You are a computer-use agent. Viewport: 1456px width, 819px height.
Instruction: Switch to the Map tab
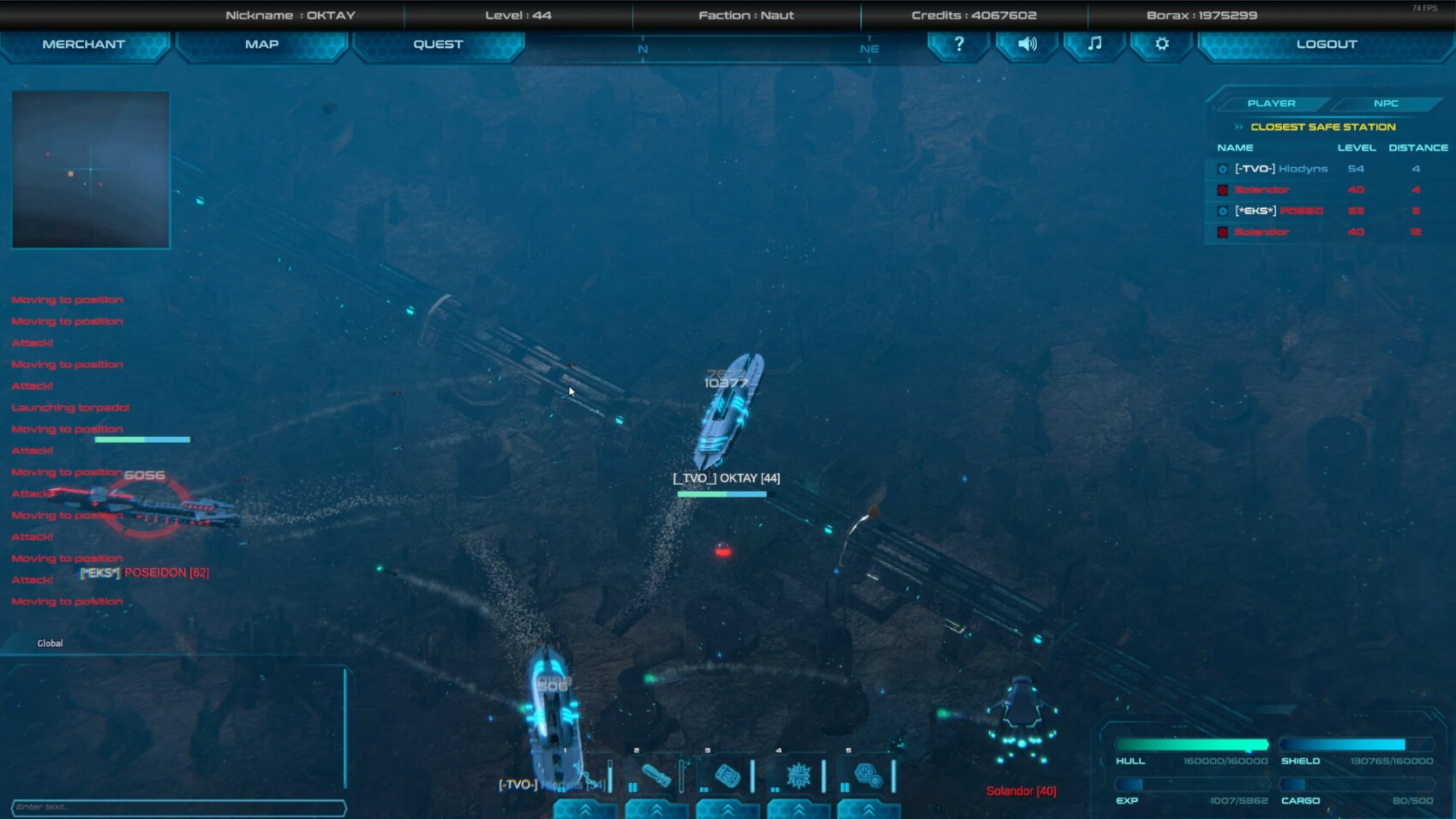click(x=261, y=44)
